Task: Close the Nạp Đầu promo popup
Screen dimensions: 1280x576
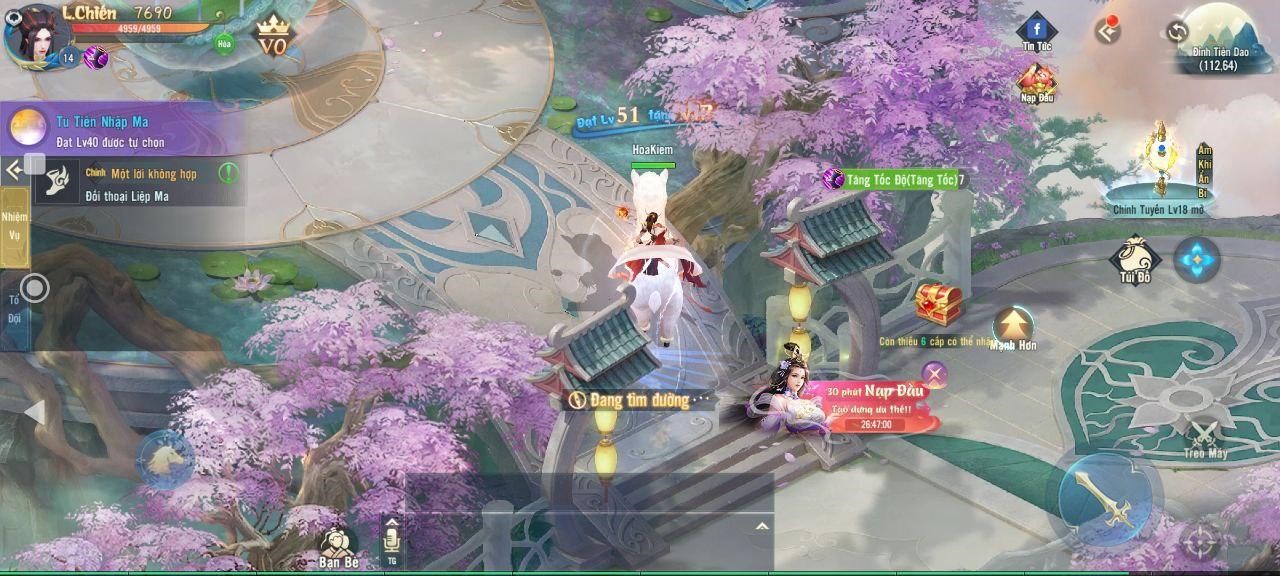Action: coord(934,375)
